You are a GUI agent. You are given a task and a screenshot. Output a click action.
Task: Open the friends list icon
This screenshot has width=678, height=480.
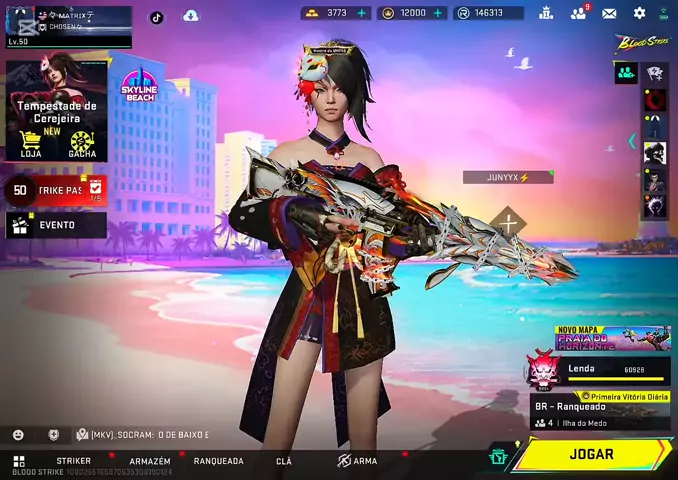pyautogui.click(x=578, y=13)
